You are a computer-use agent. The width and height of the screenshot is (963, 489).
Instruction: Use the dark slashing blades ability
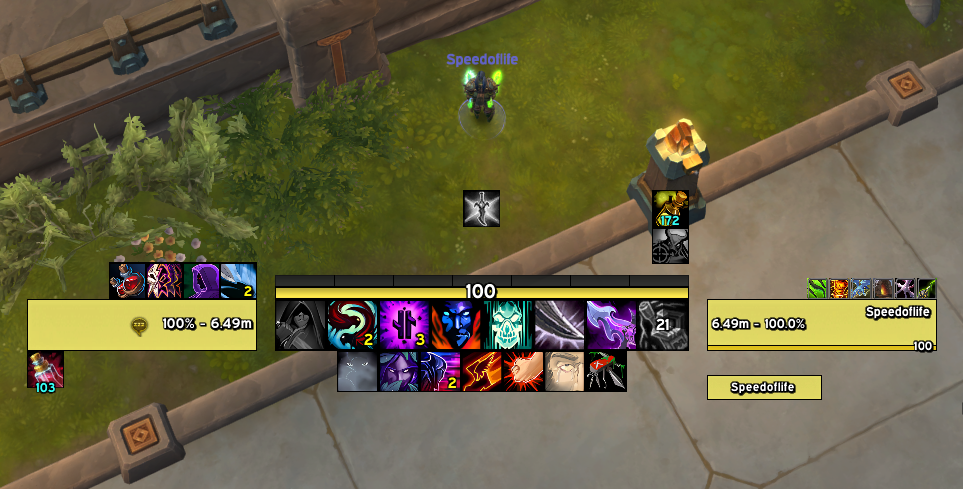[x=560, y=325]
